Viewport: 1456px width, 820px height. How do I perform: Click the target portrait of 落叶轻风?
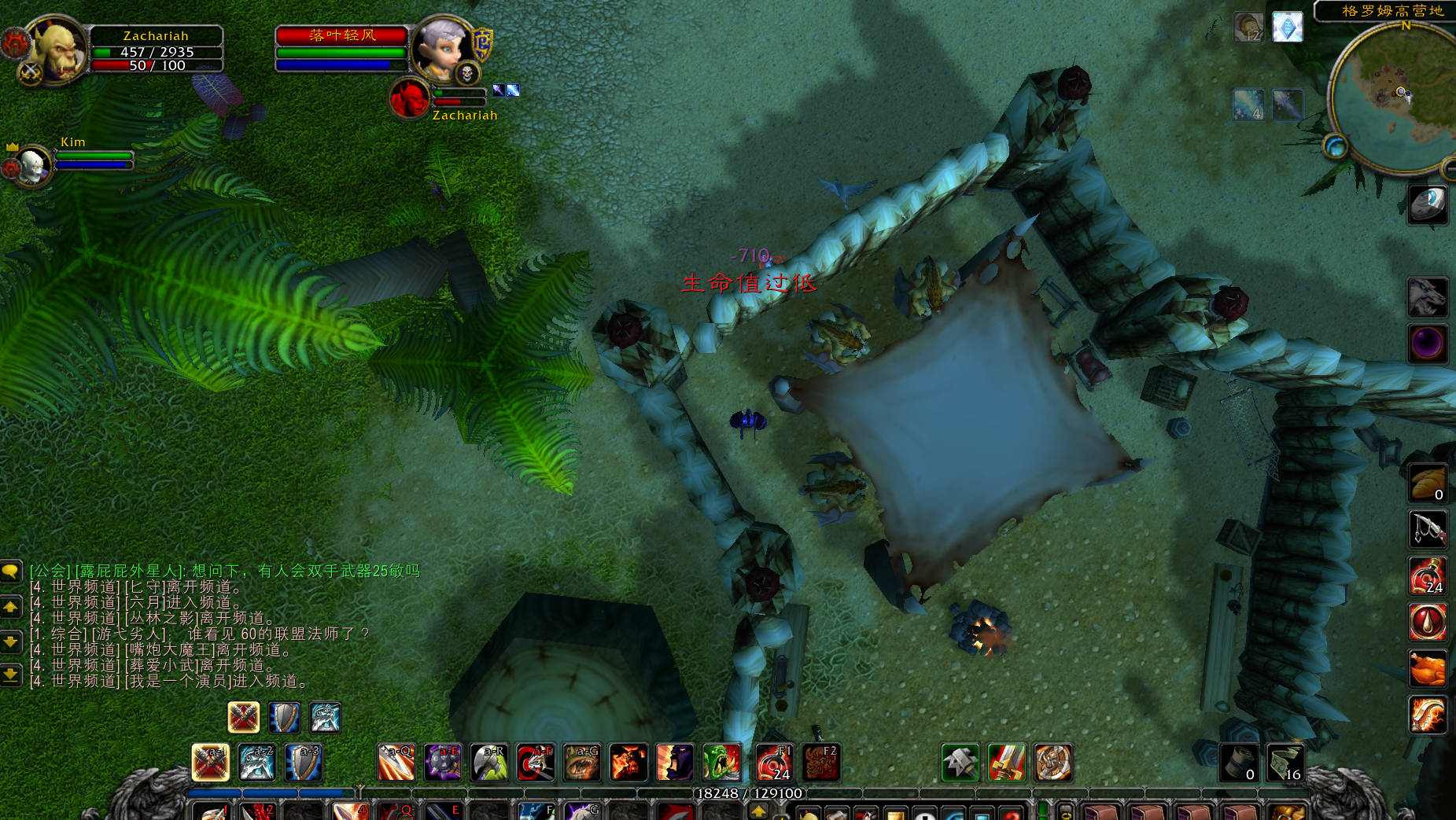click(443, 49)
